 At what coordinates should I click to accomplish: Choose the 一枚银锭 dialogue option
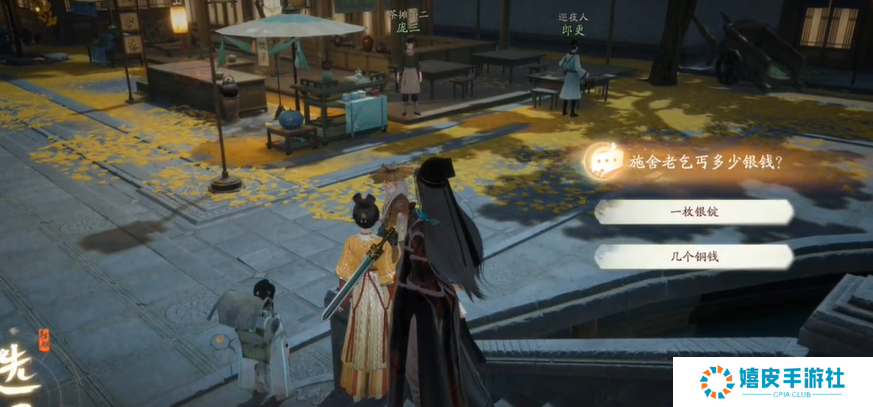[x=694, y=212]
